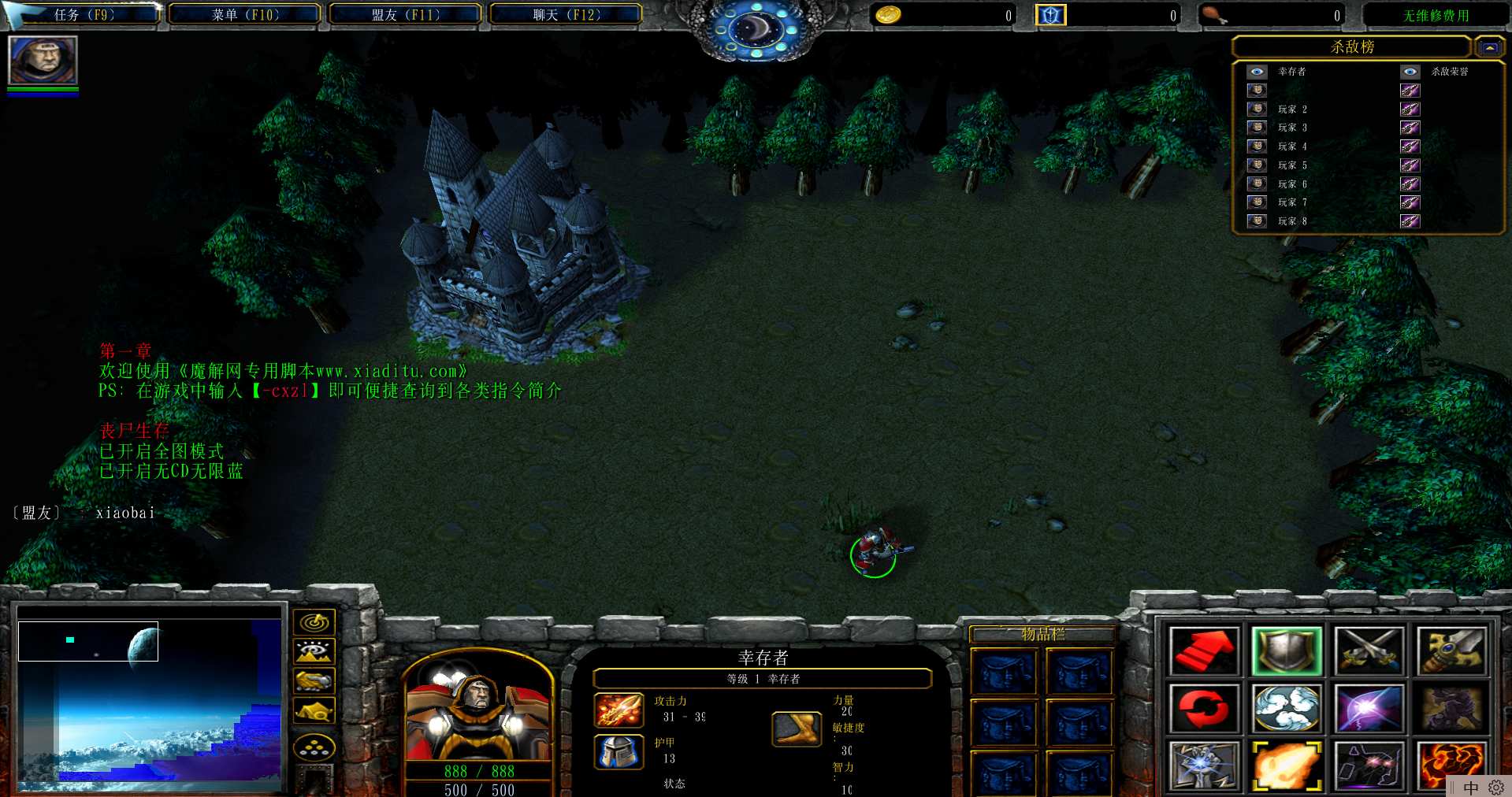Screen dimensions: 1512x797
Task: Click the input method settings gear
Action: (x=1495, y=788)
